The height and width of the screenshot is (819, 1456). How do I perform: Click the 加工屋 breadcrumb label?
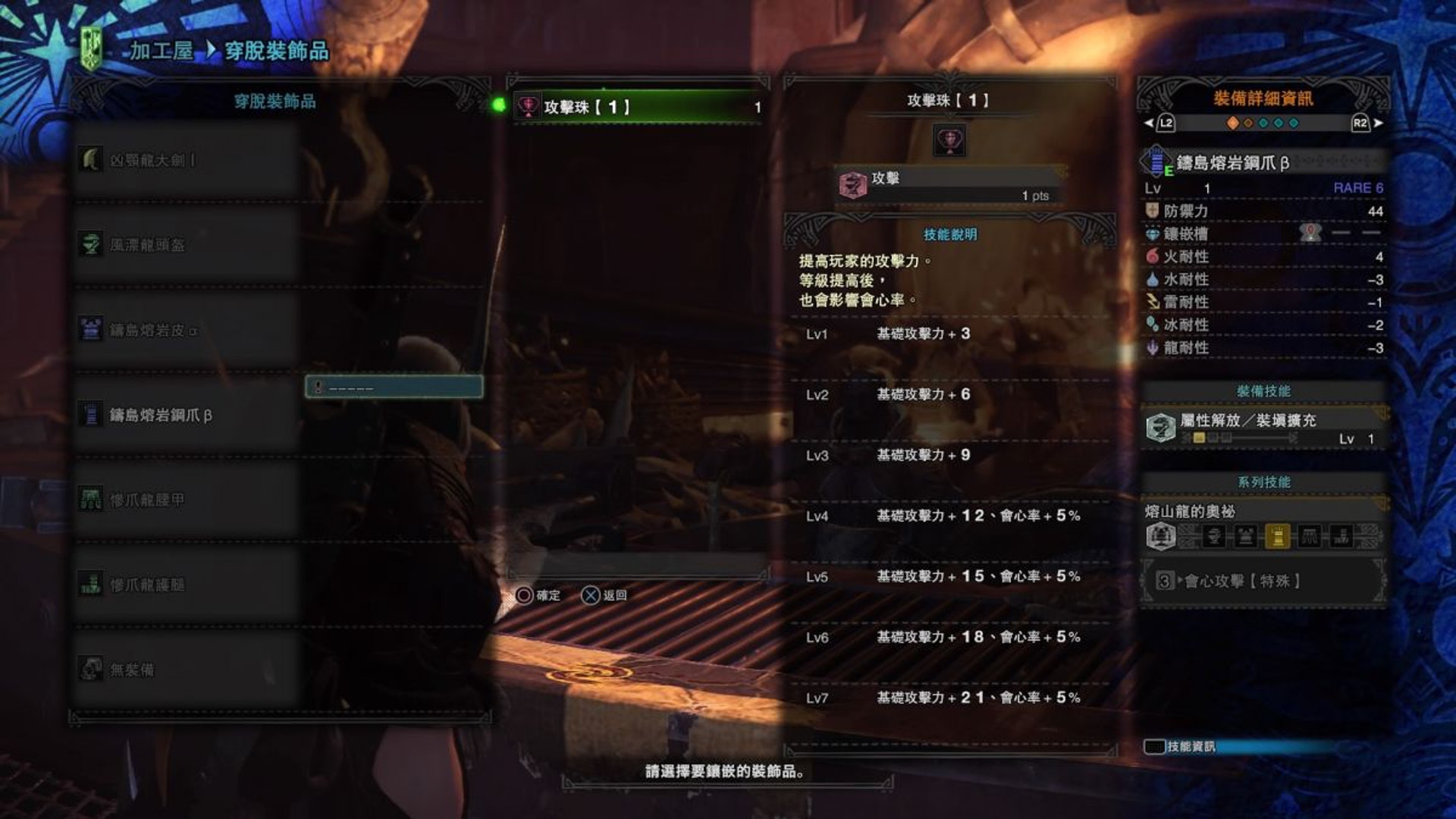(161, 51)
